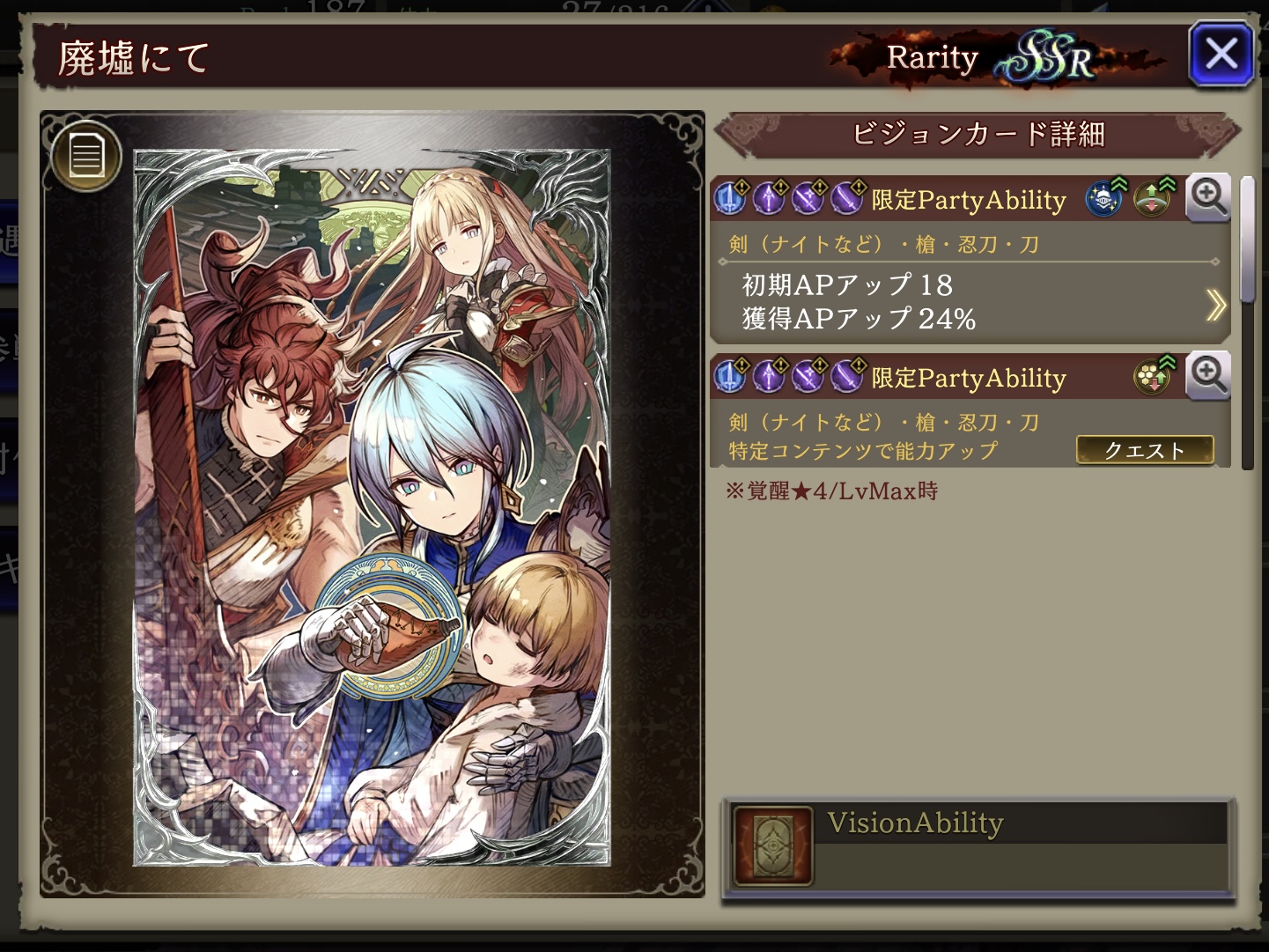Tap the クエスト content button
The width and height of the screenshot is (1269, 952).
coord(1144,450)
